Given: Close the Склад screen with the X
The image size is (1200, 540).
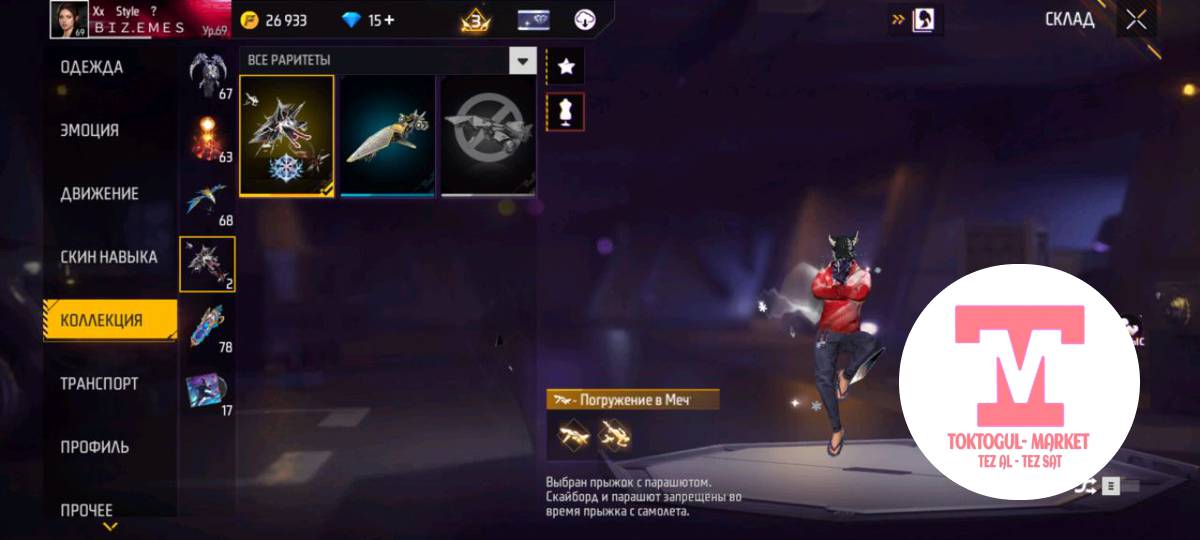Looking at the screenshot, I should pos(1136,20).
